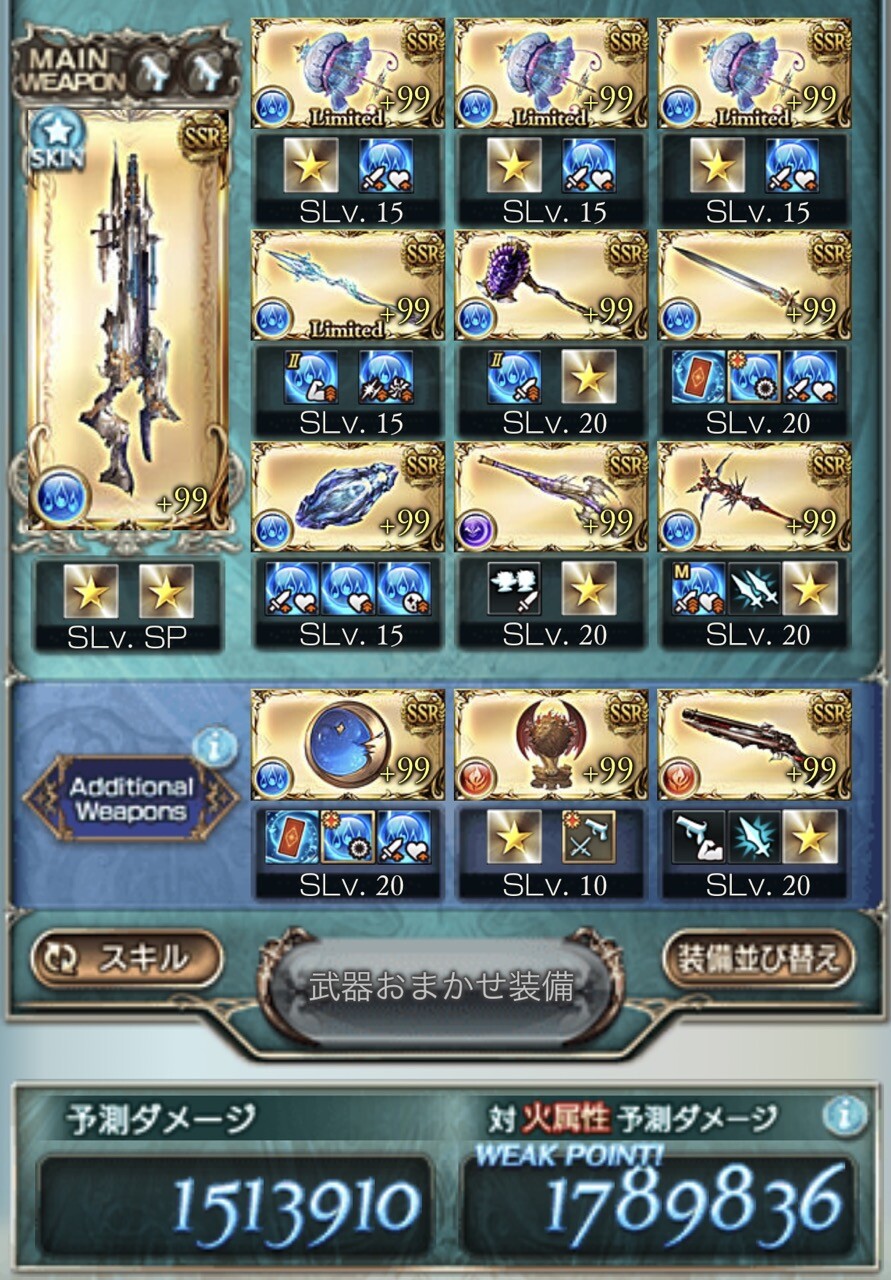The width and height of the screenshot is (891, 1280).
Task: Open 装備並び替え equipment sort
Action: tap(758, 958)
